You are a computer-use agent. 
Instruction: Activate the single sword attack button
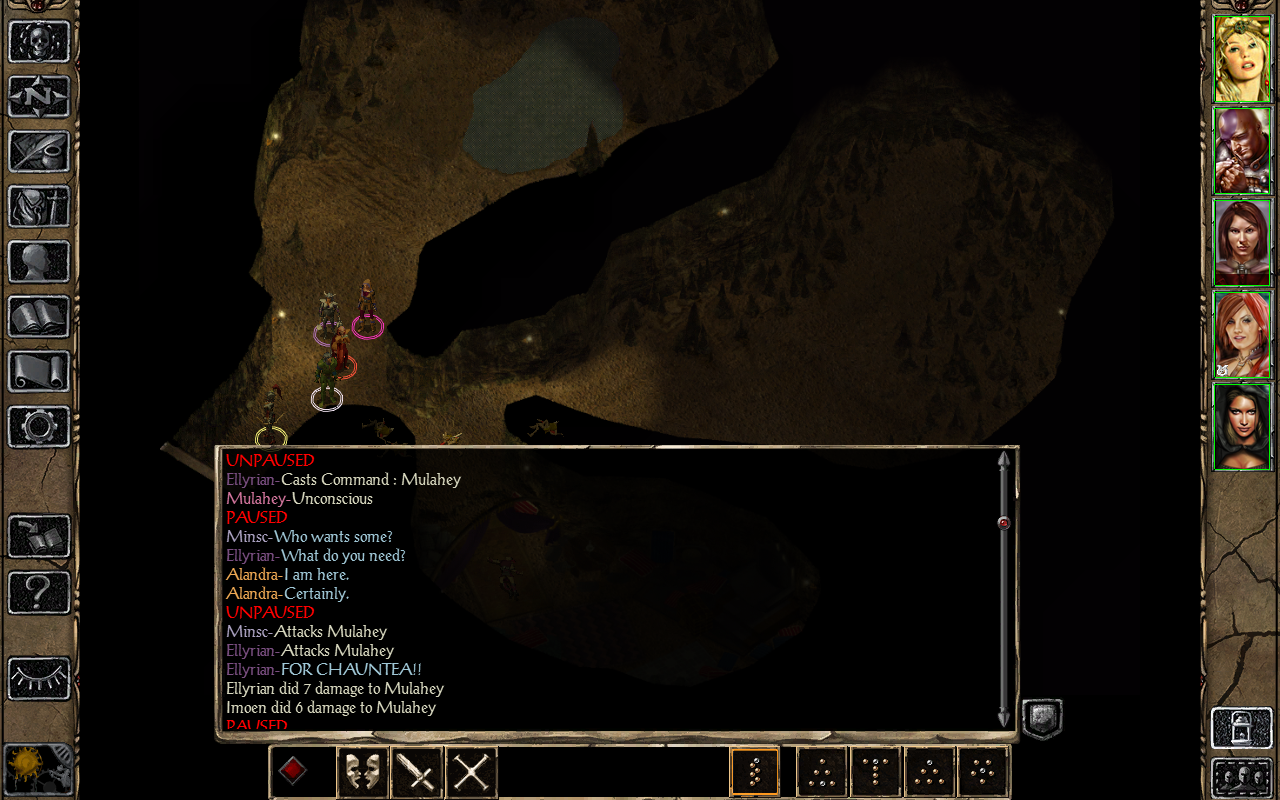click(x=416, y=772)
